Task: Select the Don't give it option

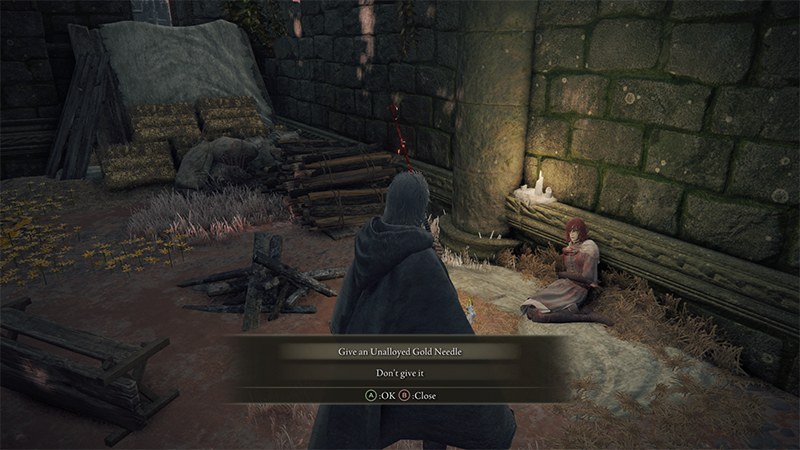Action: coord(398,373)
